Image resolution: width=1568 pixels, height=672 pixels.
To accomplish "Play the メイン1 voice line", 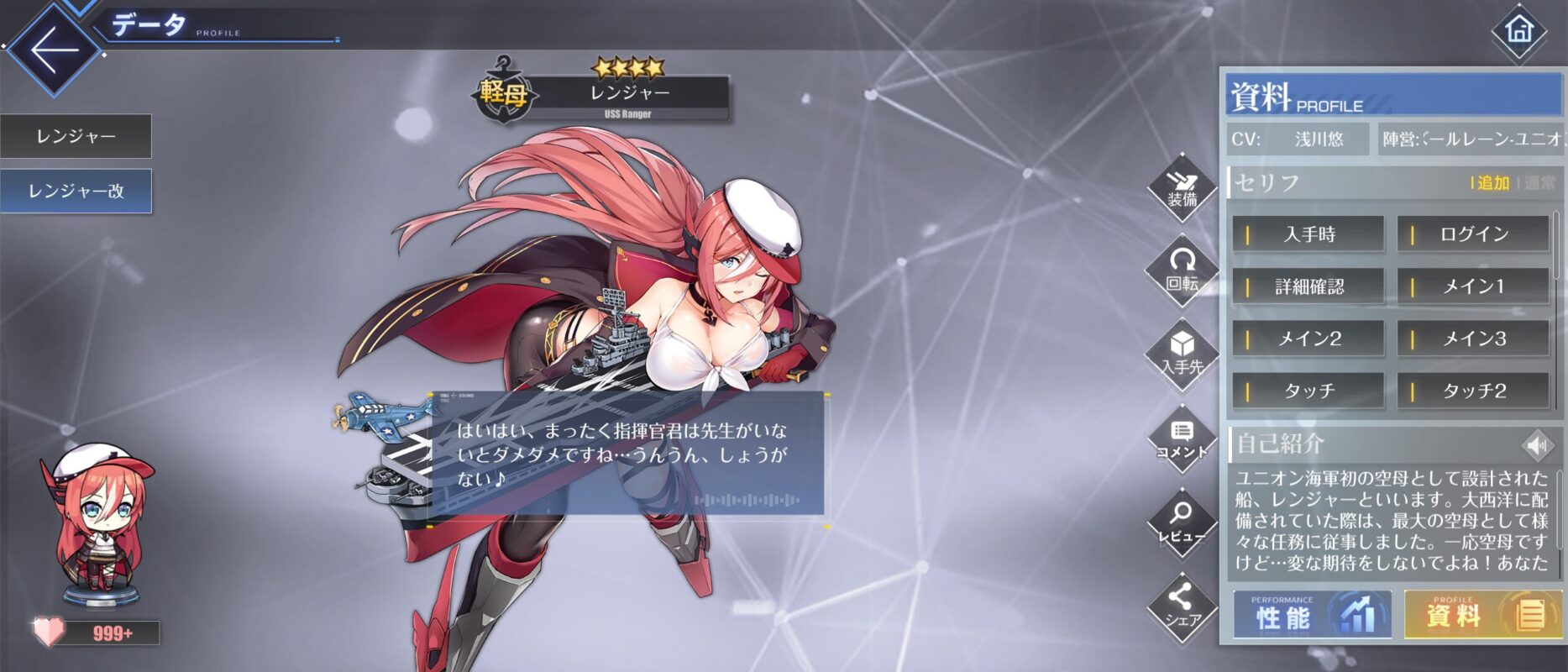I will 1473,286.
